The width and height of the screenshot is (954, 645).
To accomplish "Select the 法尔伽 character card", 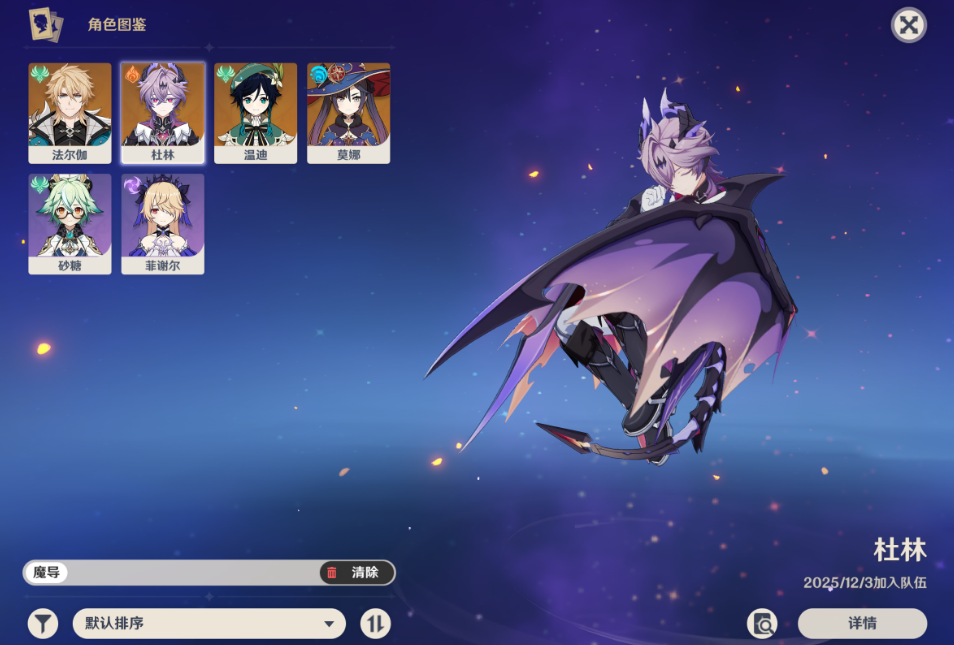I will click(70, 113).
